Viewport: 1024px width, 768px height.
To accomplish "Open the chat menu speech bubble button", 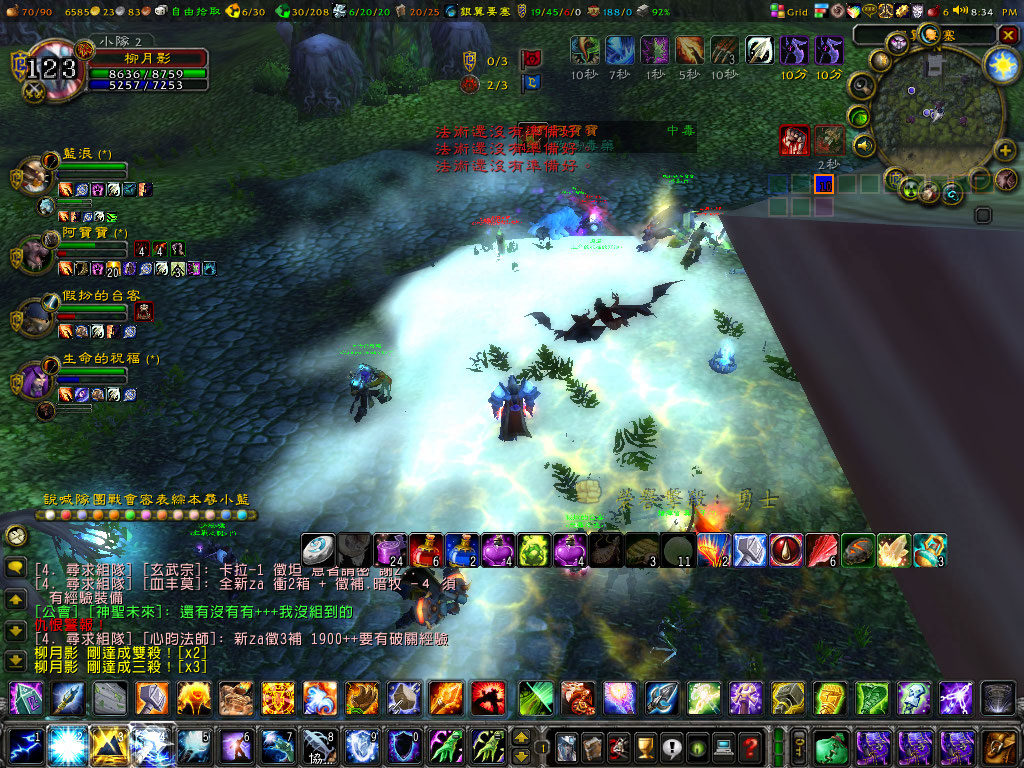I will click(x=16, y=567).
